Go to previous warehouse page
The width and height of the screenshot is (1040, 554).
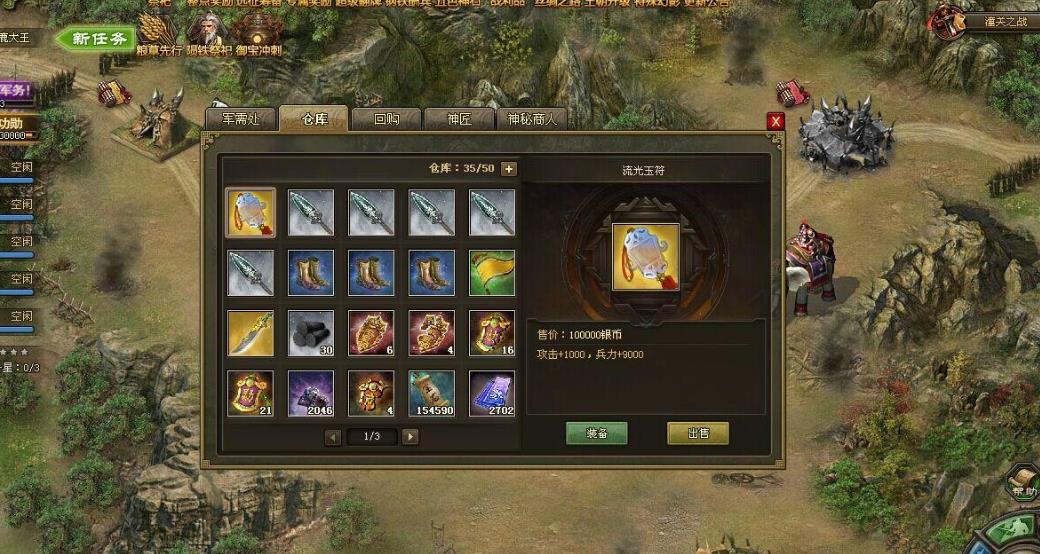[x=334, y=437]
